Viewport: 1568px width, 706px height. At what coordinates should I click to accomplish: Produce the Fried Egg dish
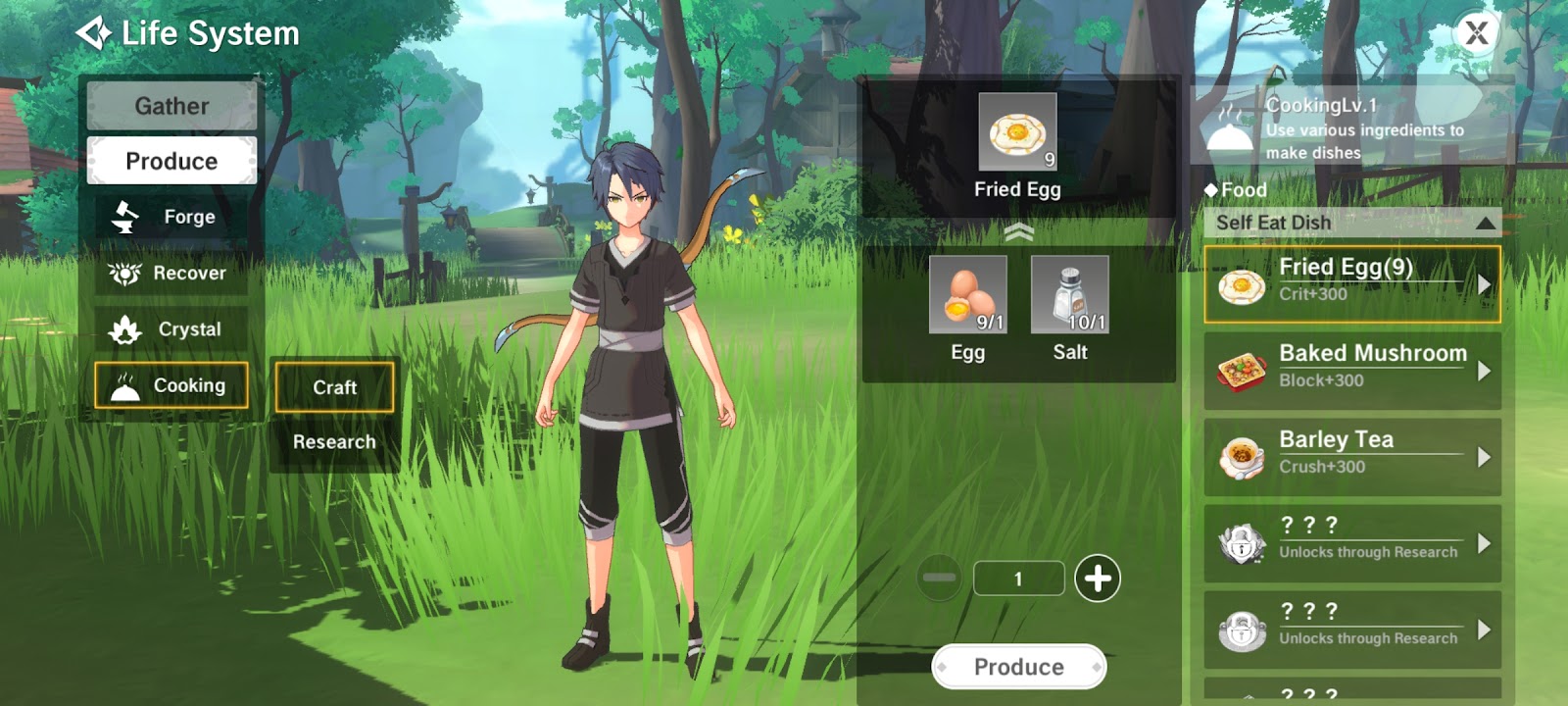[1018, 667]
